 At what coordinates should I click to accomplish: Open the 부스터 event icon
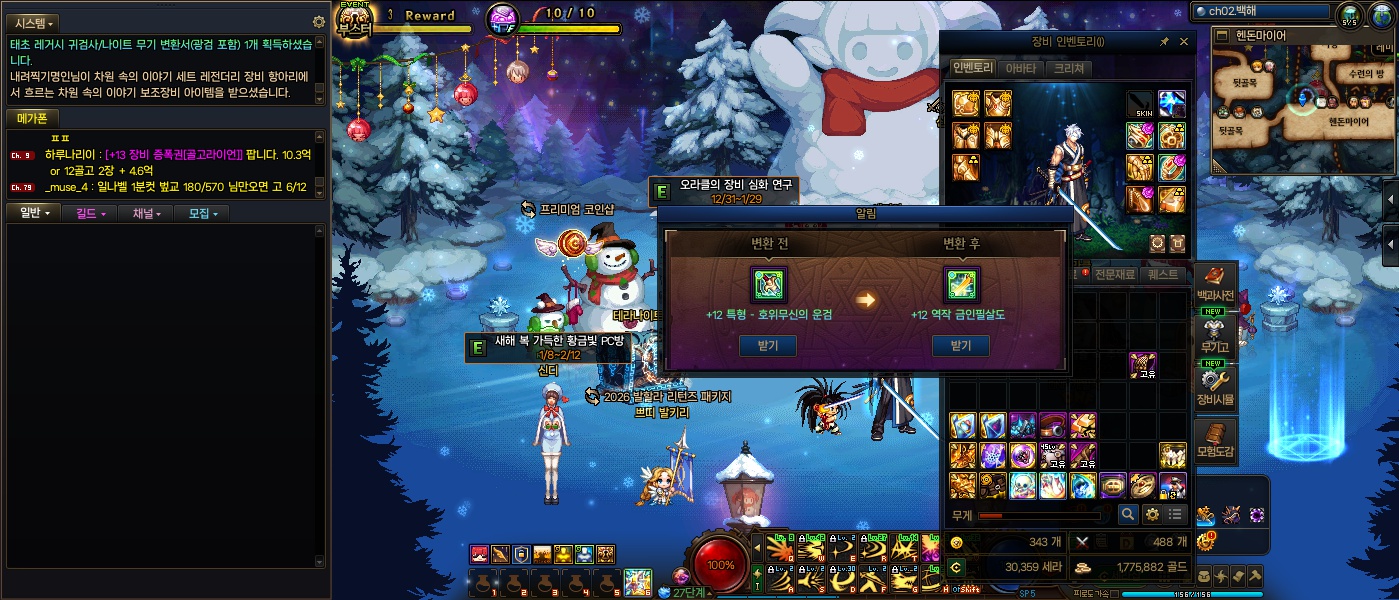[x=353, y=20]
